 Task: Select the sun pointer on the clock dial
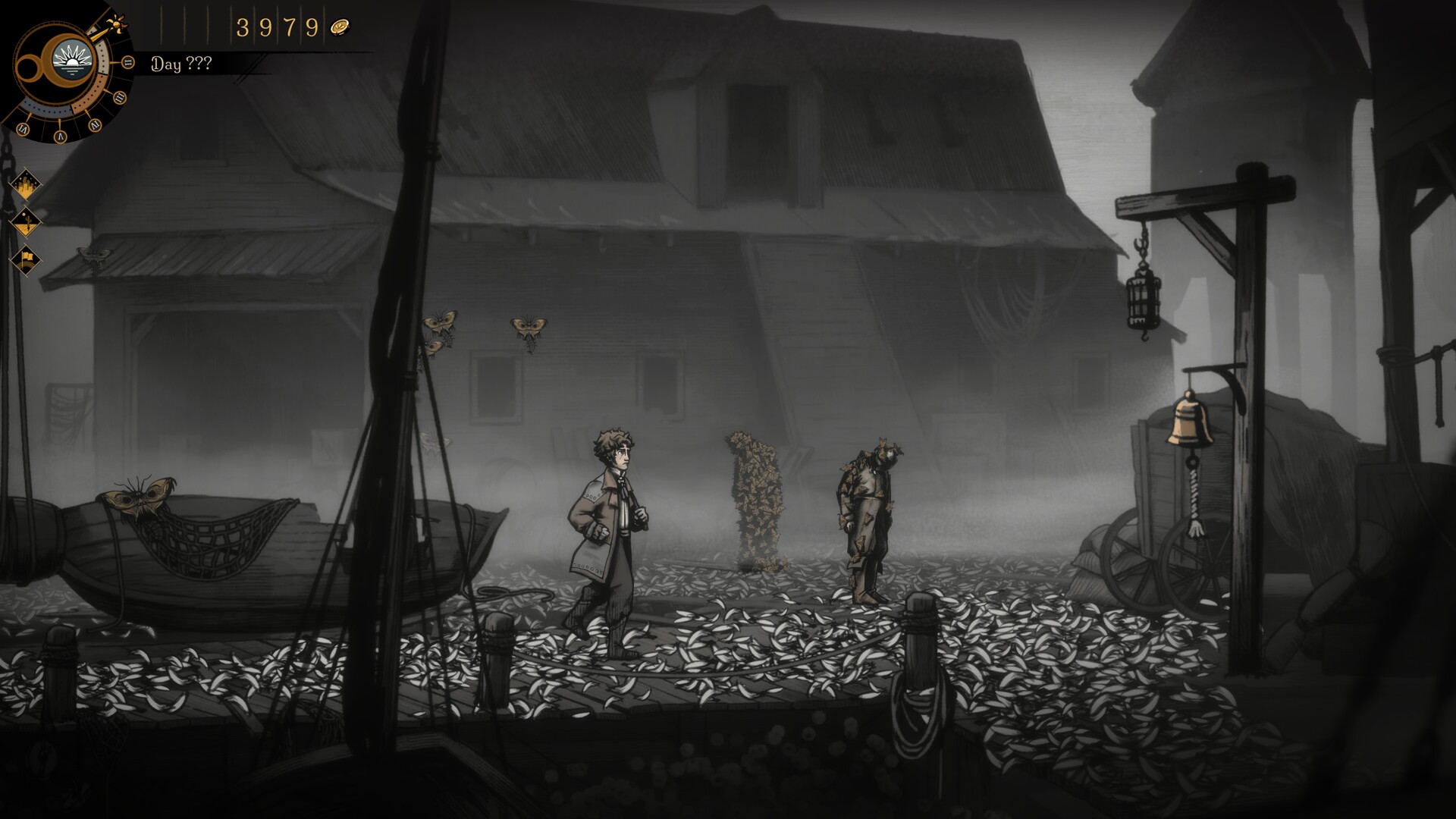point(115,24)
